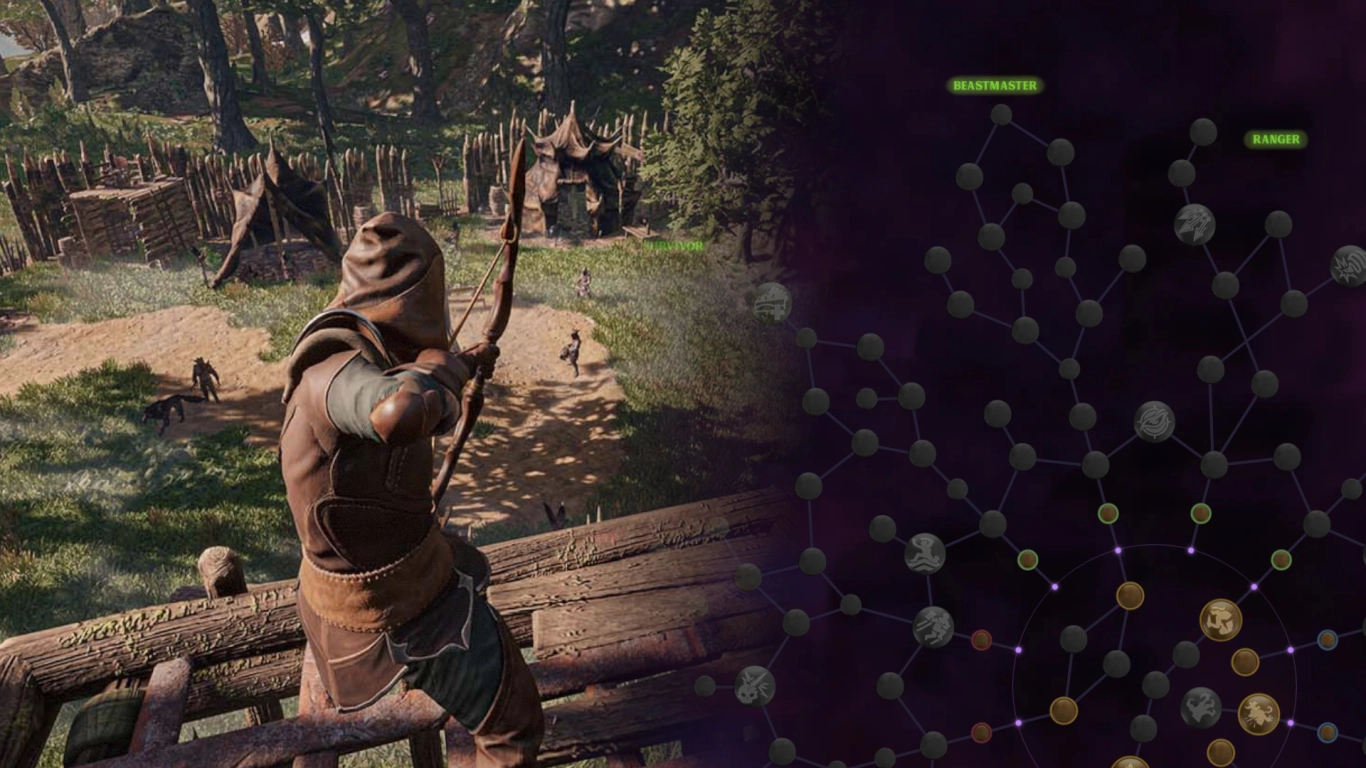Select the eye target skill node
Viewport: 1366px width, 768px height.
[1154, 421]
